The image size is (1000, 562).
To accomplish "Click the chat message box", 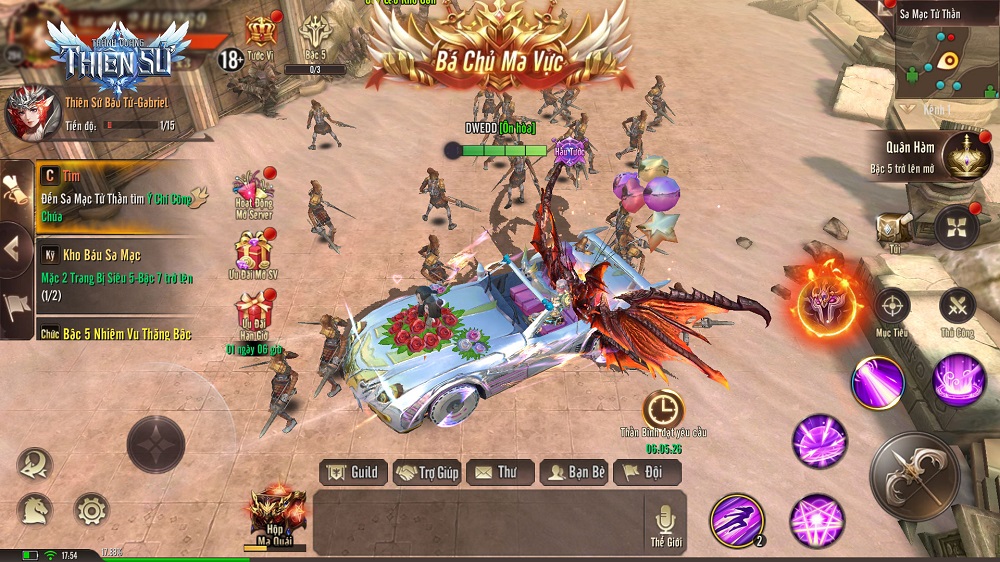I will (478, 522).
